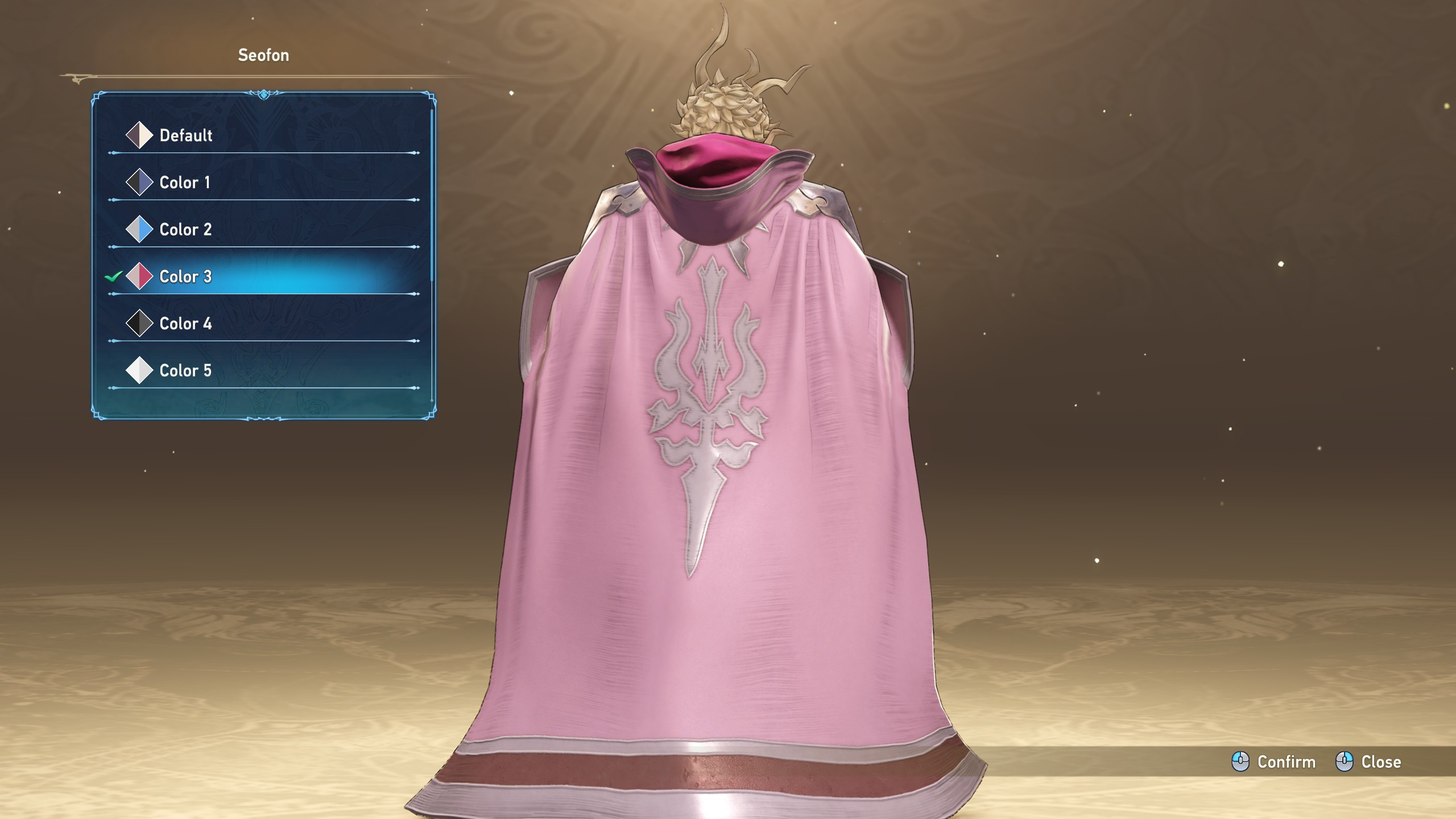
Task: Select the Default color scheme
Action: [x=185, y=135]
